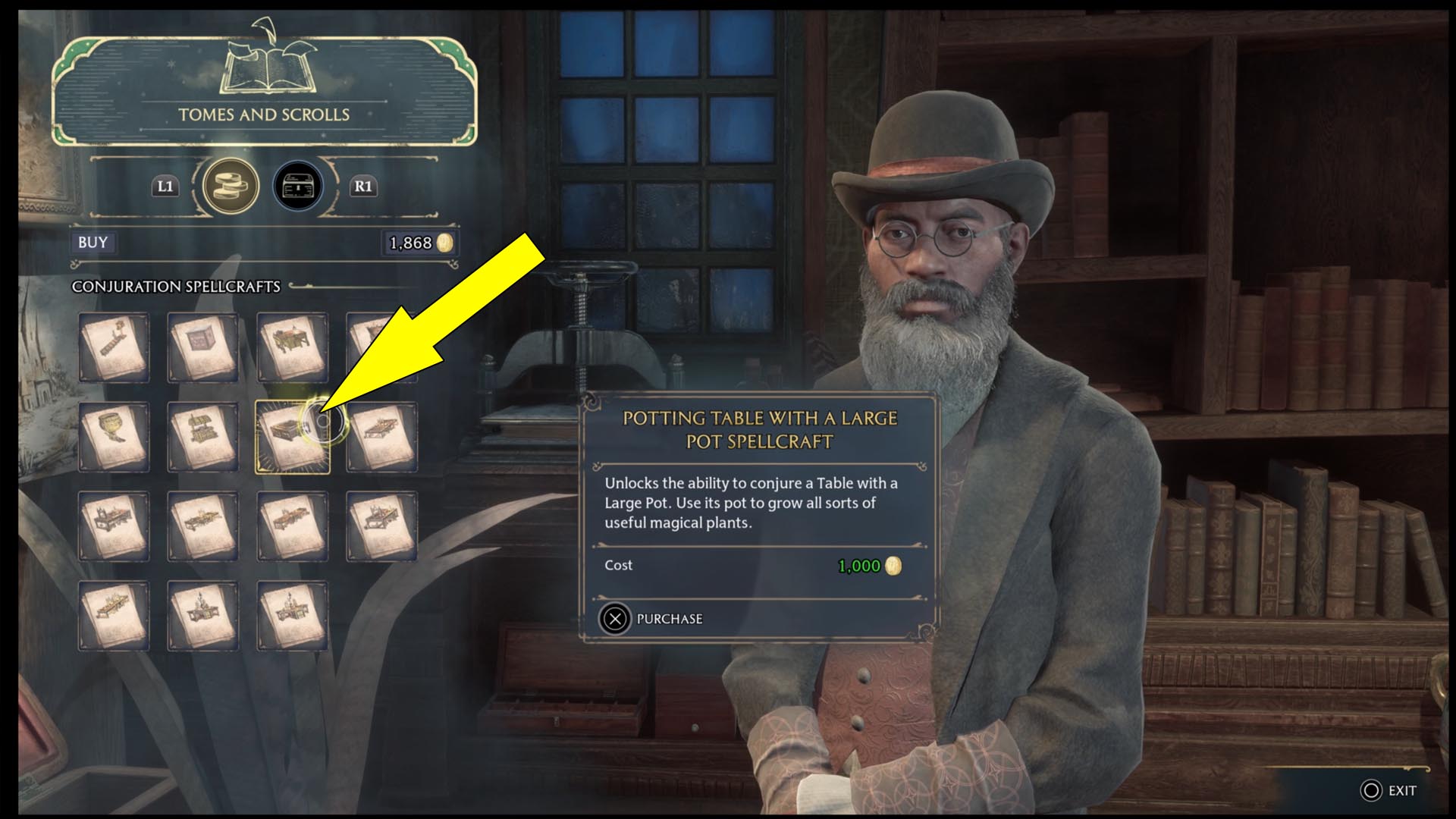The width and height of the screenshot is (1456, 819).
Task: Pick the stacked treasure chest spellcraft scroll
Action: click(202, 438)
